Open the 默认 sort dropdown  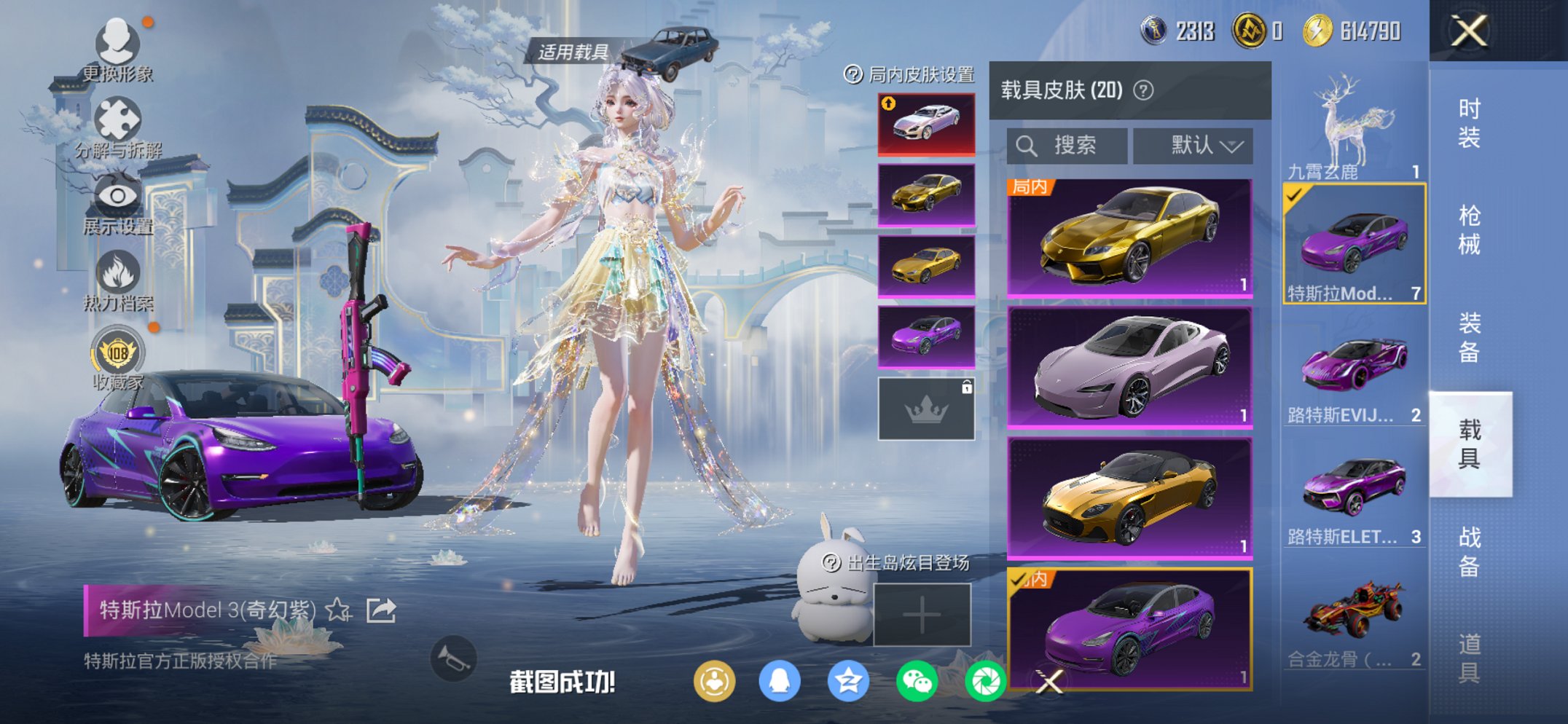click(1193, 144)
